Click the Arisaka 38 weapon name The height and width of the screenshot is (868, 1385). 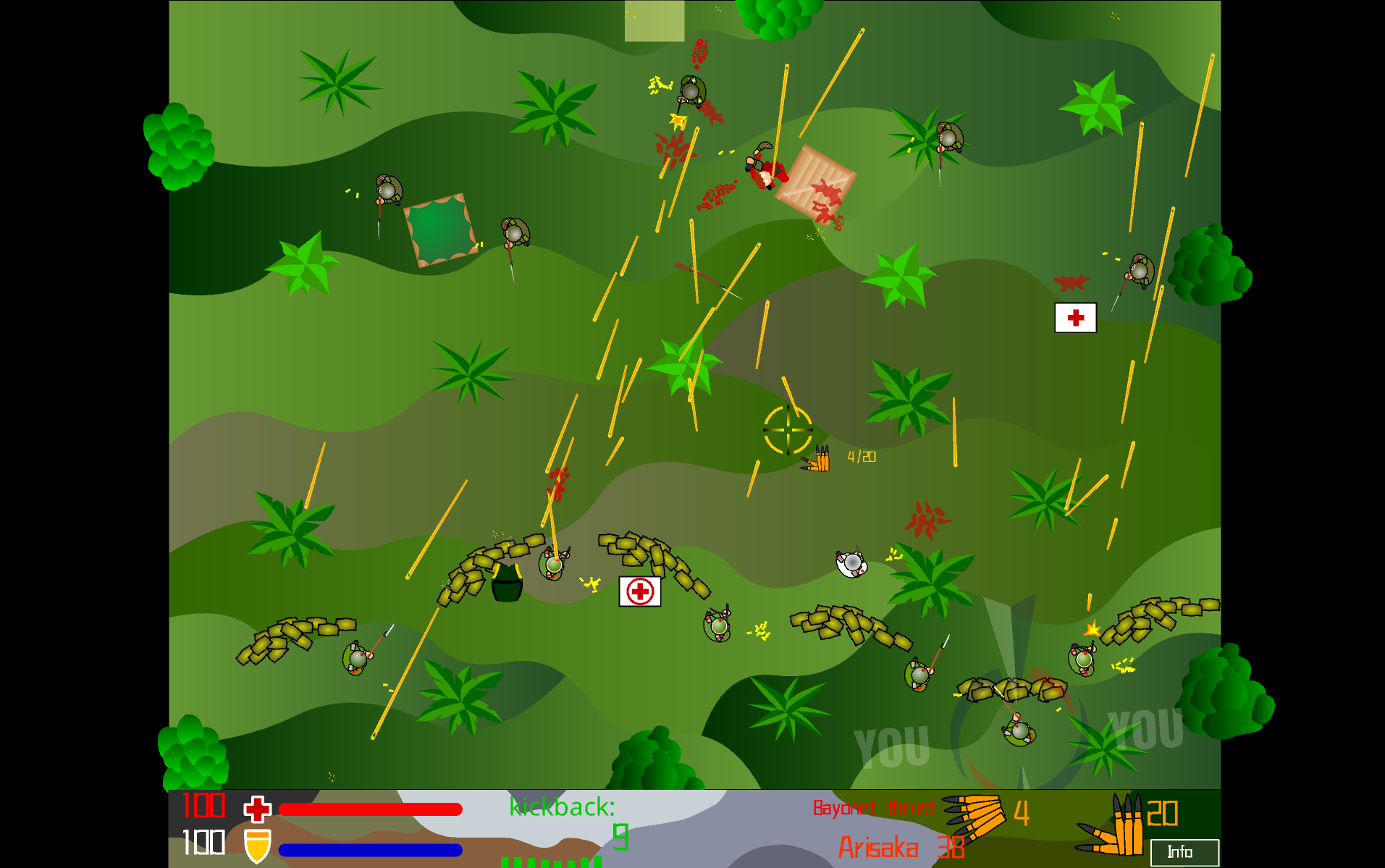click(900, 847)
